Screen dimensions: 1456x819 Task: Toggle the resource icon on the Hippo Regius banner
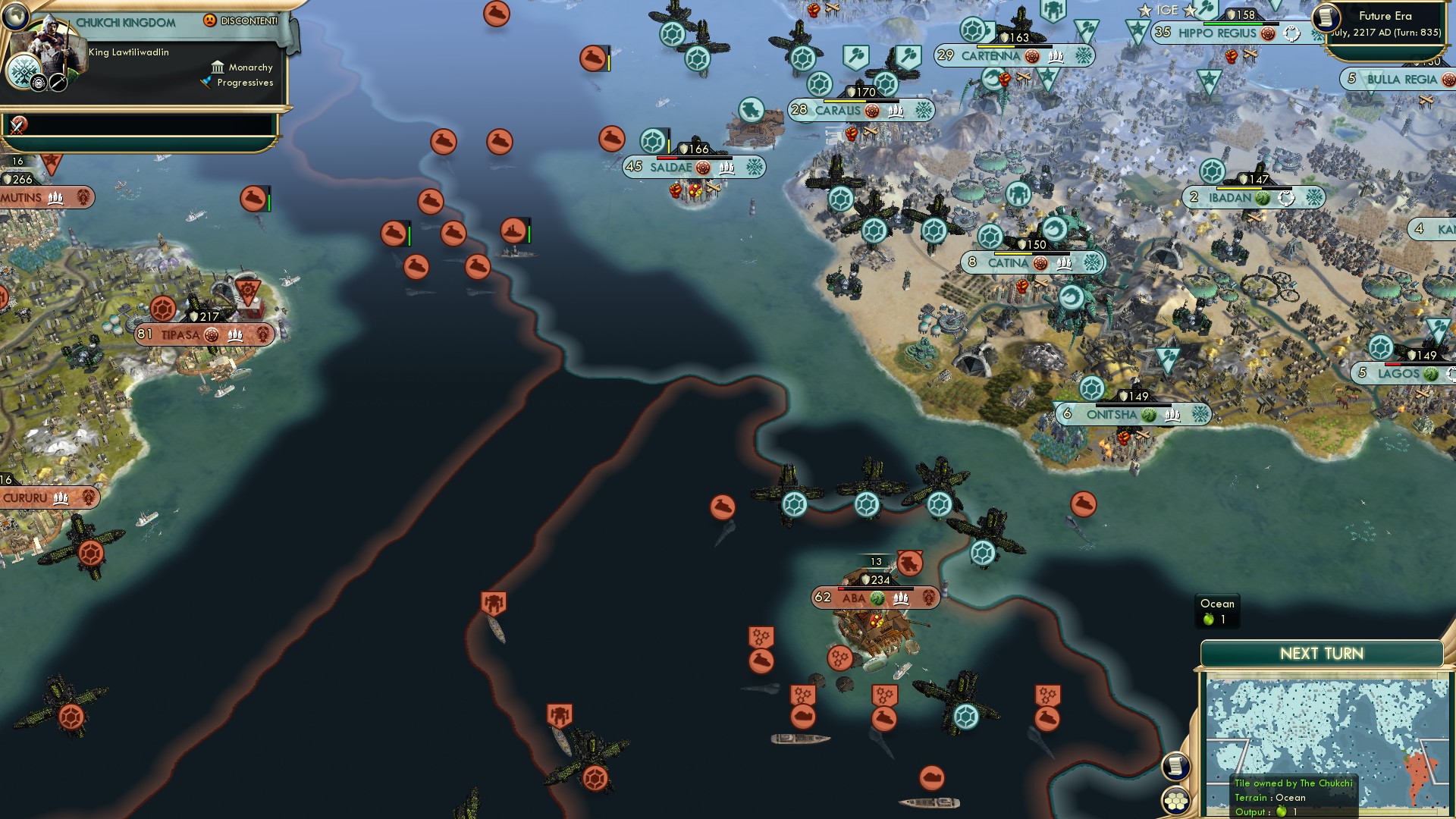[x=1268, y=34]
